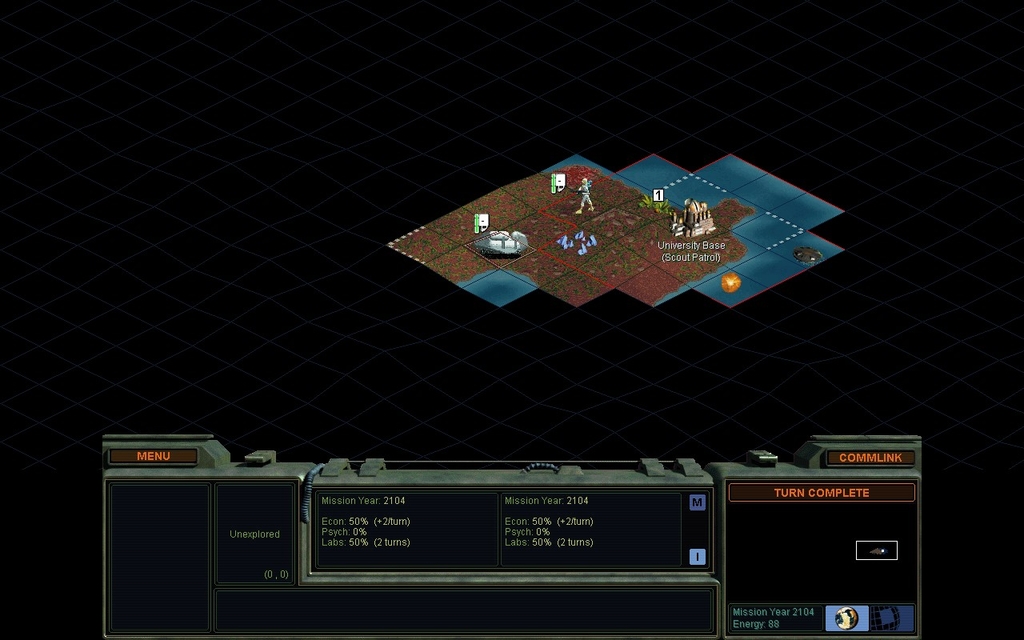Select the planet globe icon

pyautogui.click(x=847, y=618)
